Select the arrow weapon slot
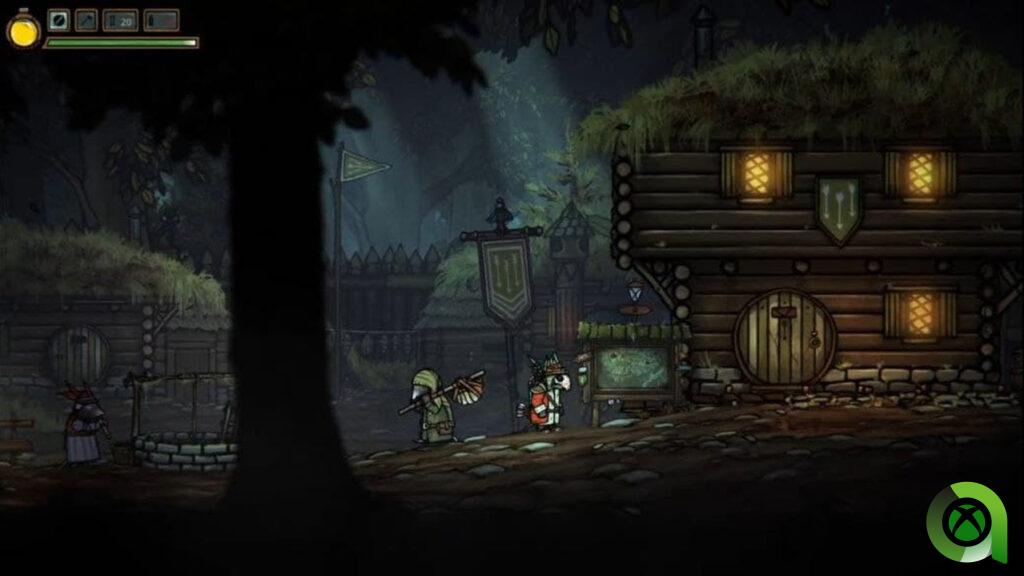 [87, 20]
